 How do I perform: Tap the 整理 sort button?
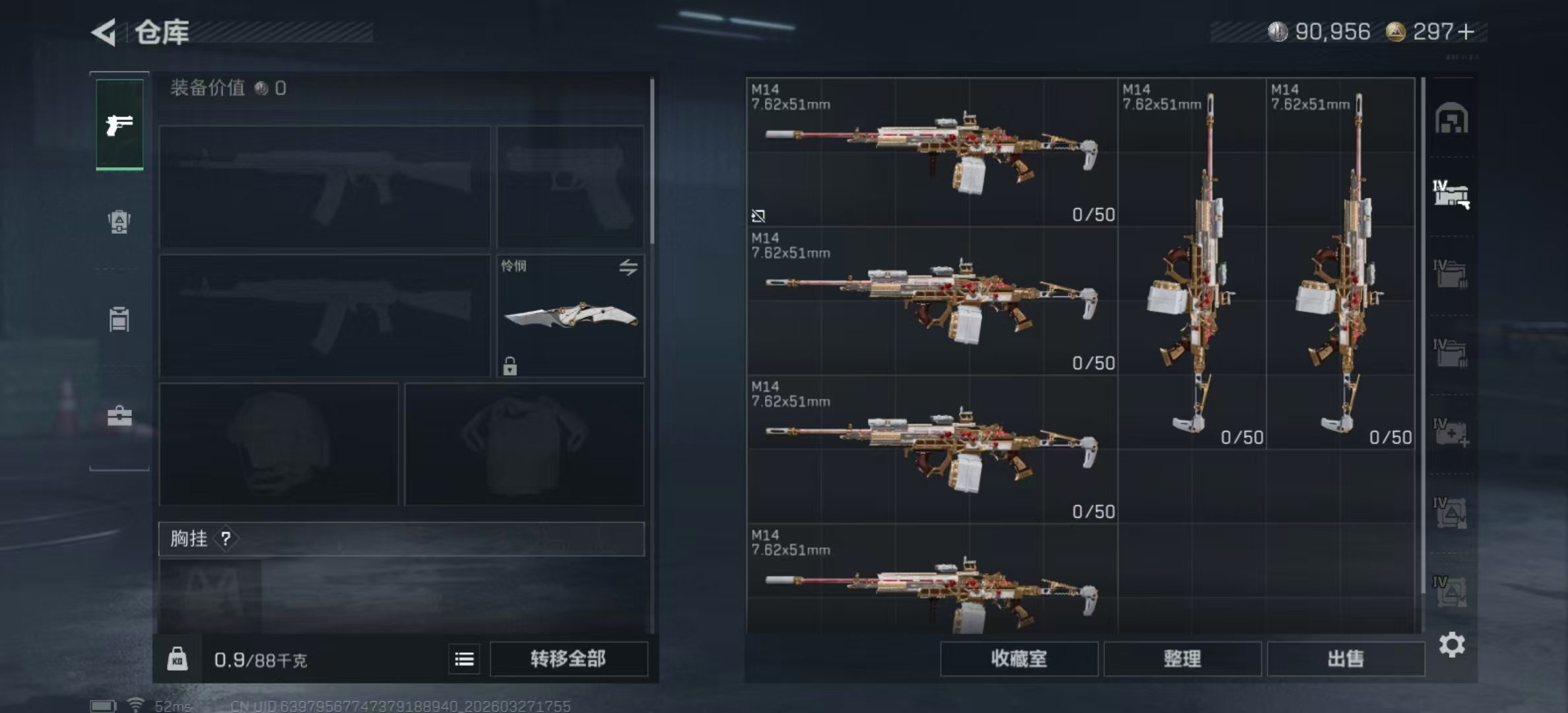coord(1182,658)
